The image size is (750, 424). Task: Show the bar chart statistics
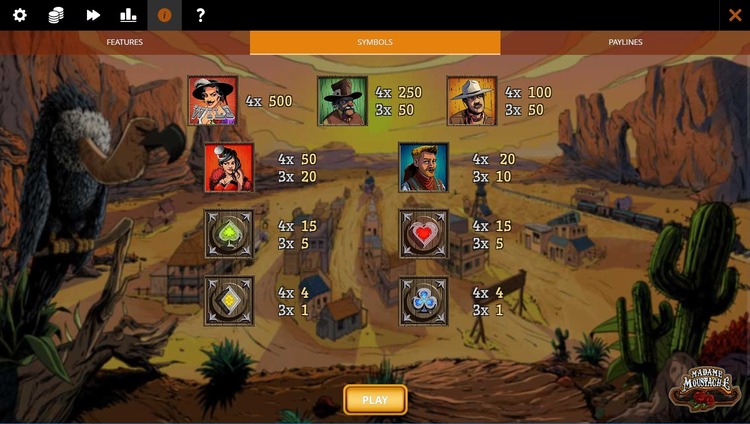[128, 15]
